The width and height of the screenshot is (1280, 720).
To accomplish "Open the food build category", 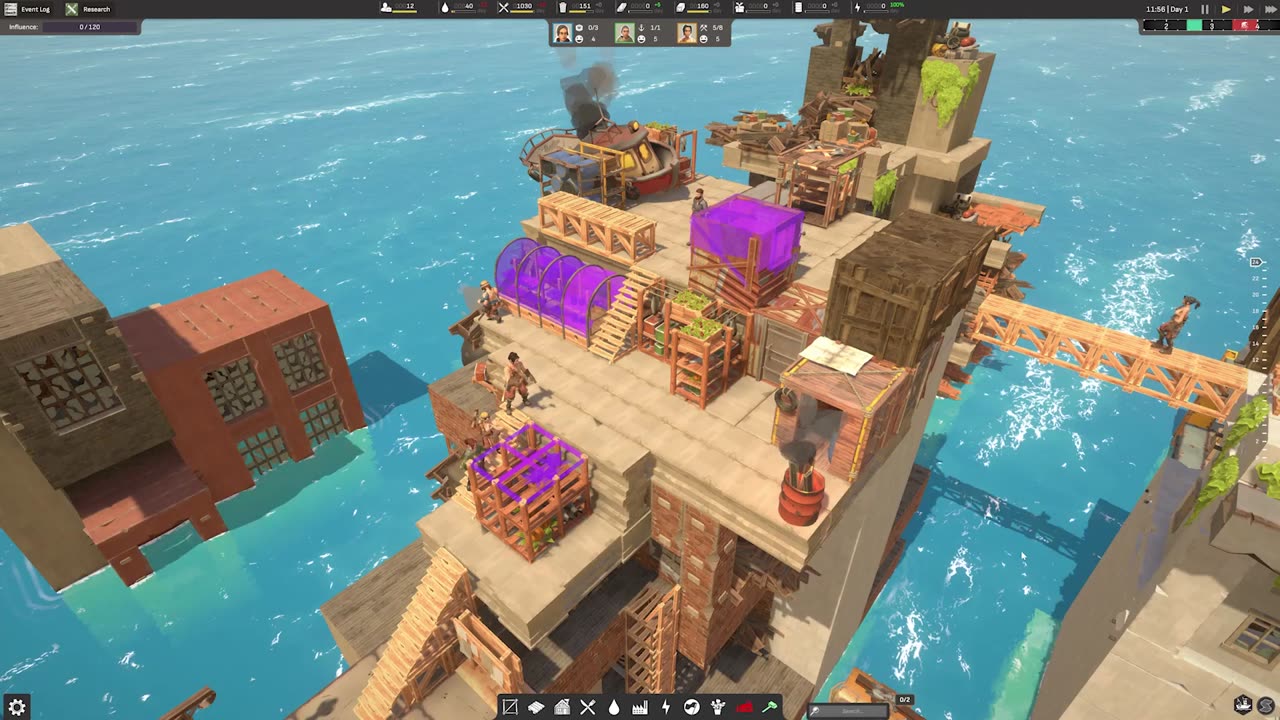I will click(x=588, y=707).
